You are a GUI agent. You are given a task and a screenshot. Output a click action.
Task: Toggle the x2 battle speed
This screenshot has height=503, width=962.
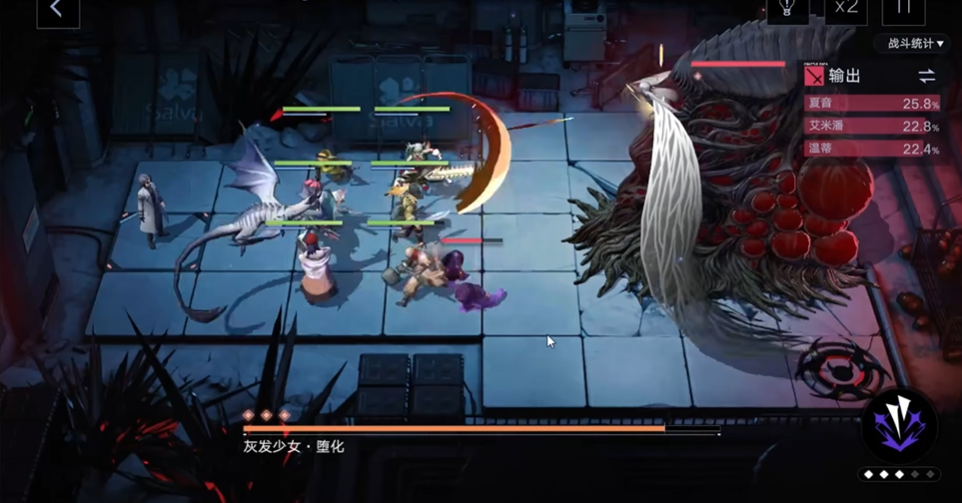846,8
